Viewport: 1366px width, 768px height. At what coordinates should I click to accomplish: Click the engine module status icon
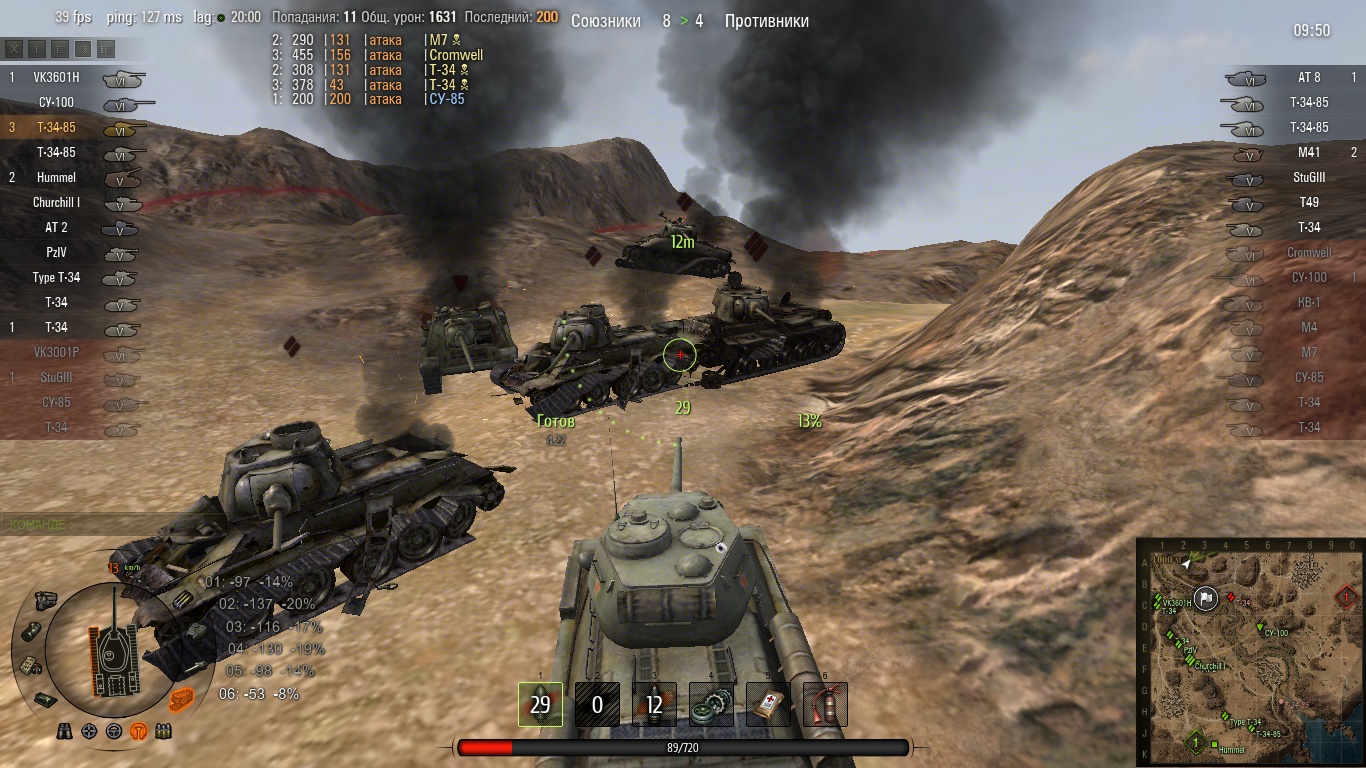coord(46,599)
